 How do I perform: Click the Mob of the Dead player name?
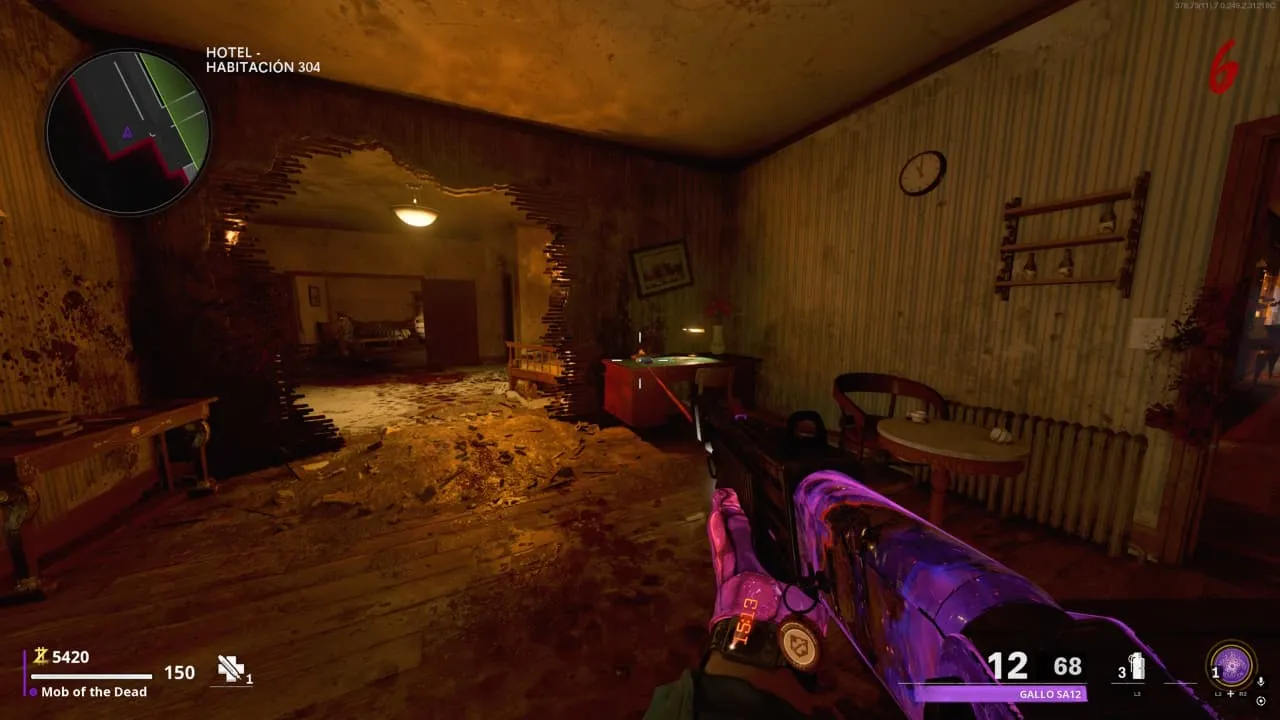(94, 692)
